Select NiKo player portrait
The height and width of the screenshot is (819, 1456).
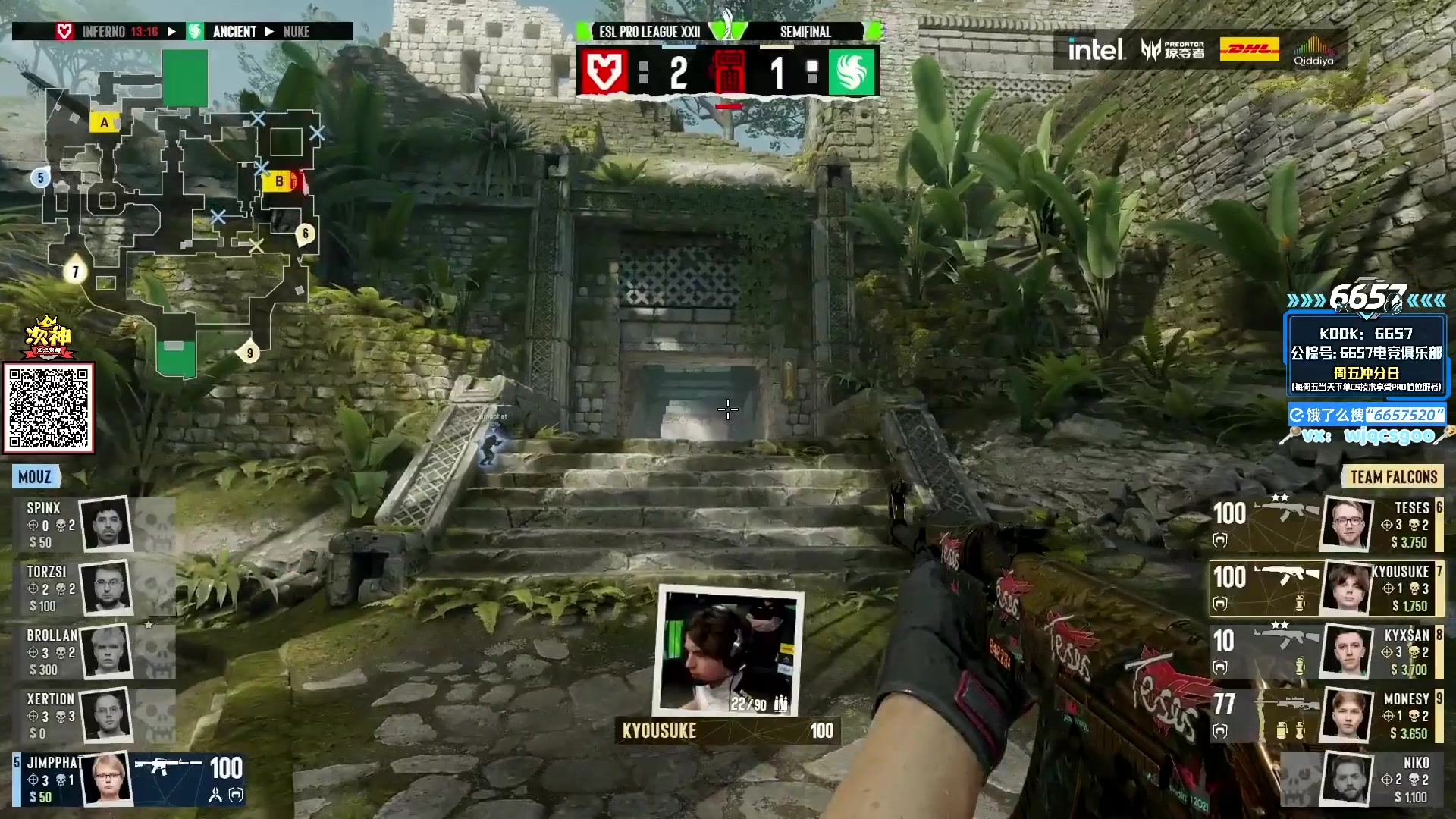[x=1348, y=779]
